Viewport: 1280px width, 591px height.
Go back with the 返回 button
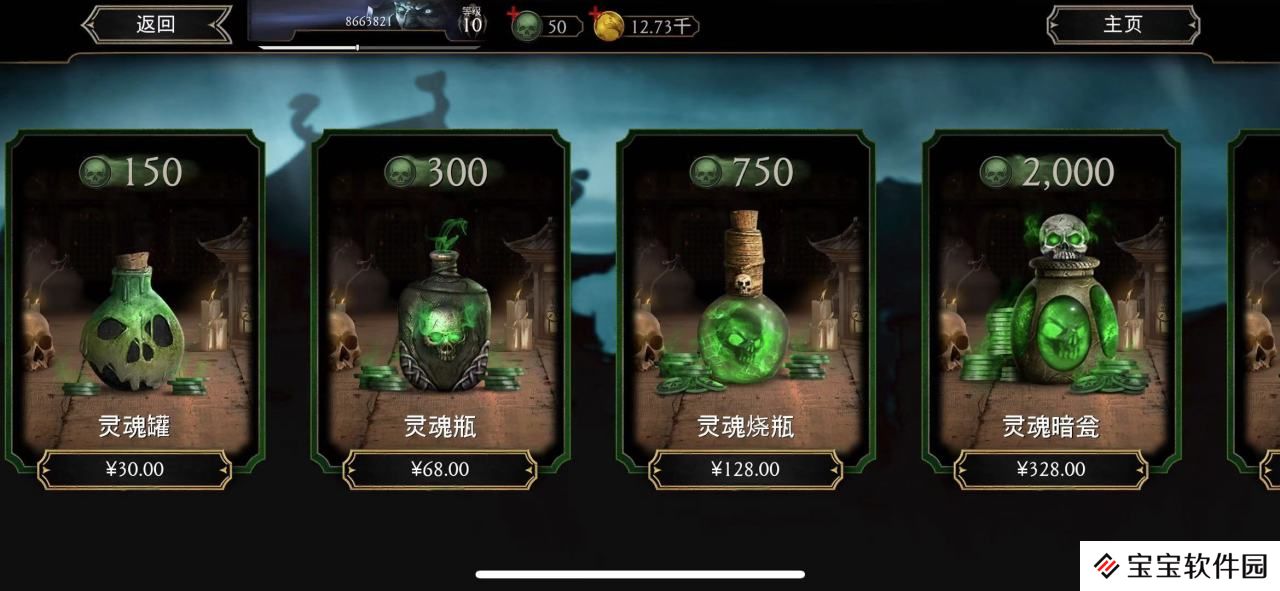tap(156, 25)
